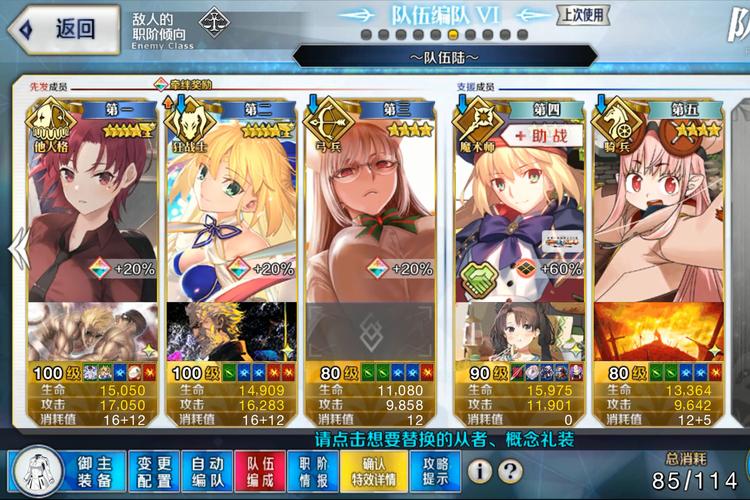Open help with the question mark icon
This screenshot has height=500, width=750.
click(x=510, y=470)
